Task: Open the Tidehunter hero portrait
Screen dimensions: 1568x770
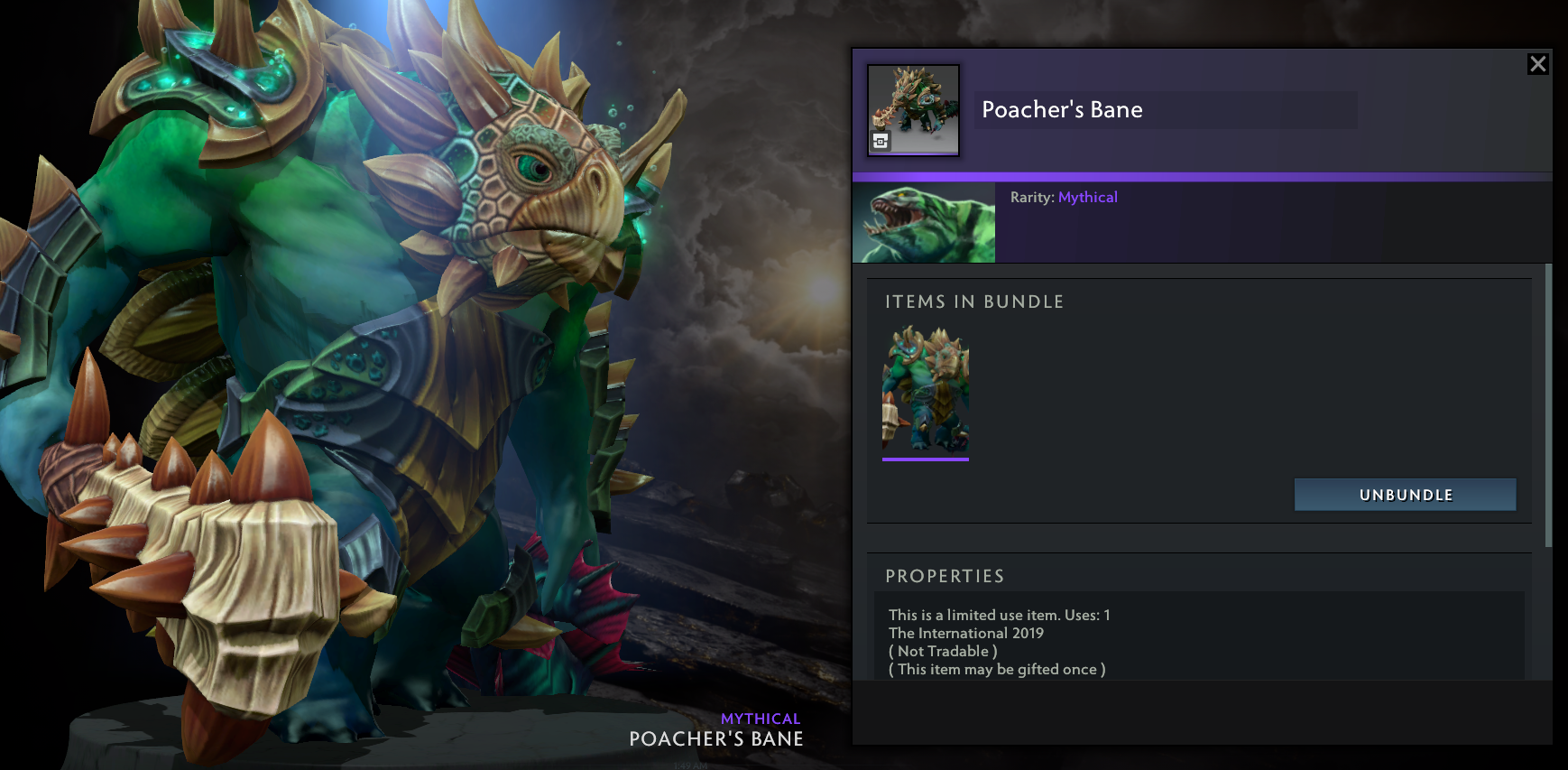Action: click(924, 223)
